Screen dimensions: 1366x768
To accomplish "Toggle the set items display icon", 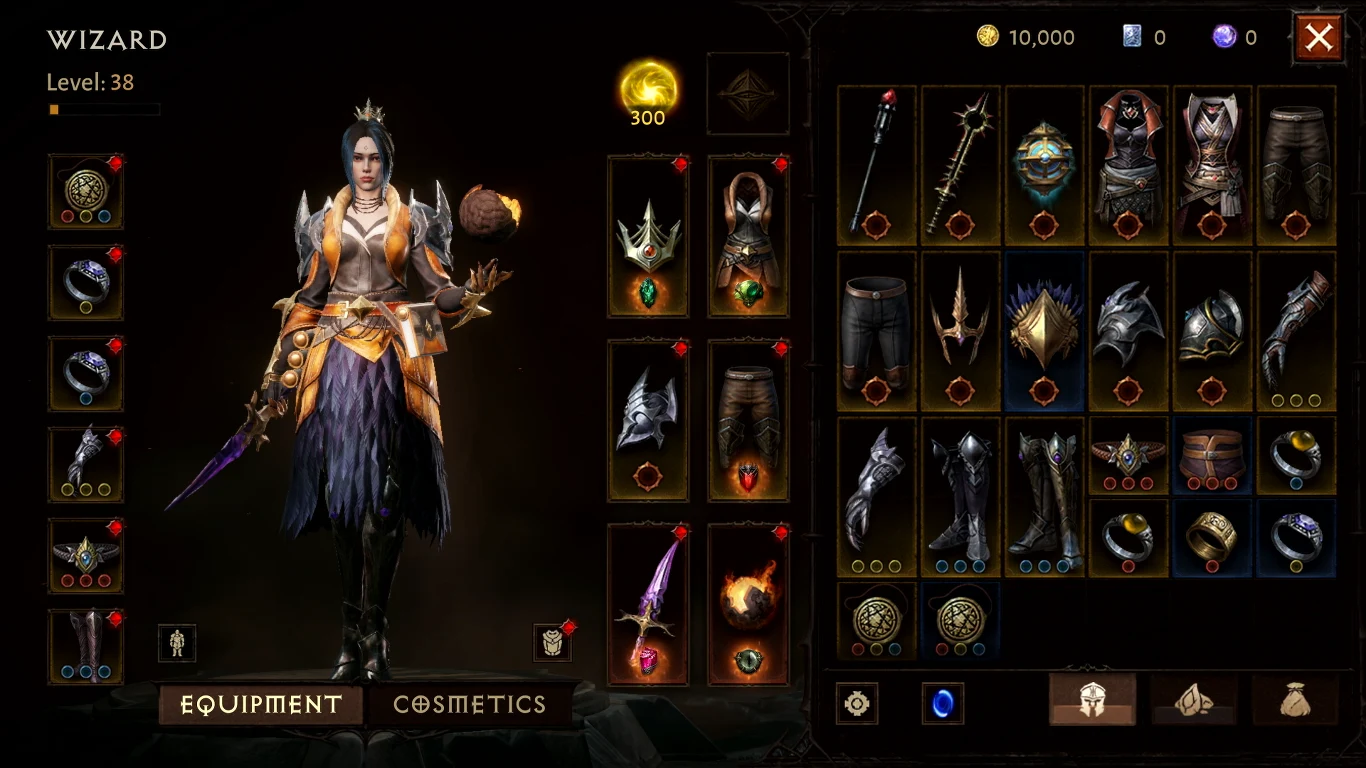I will [x=552, y=644].
